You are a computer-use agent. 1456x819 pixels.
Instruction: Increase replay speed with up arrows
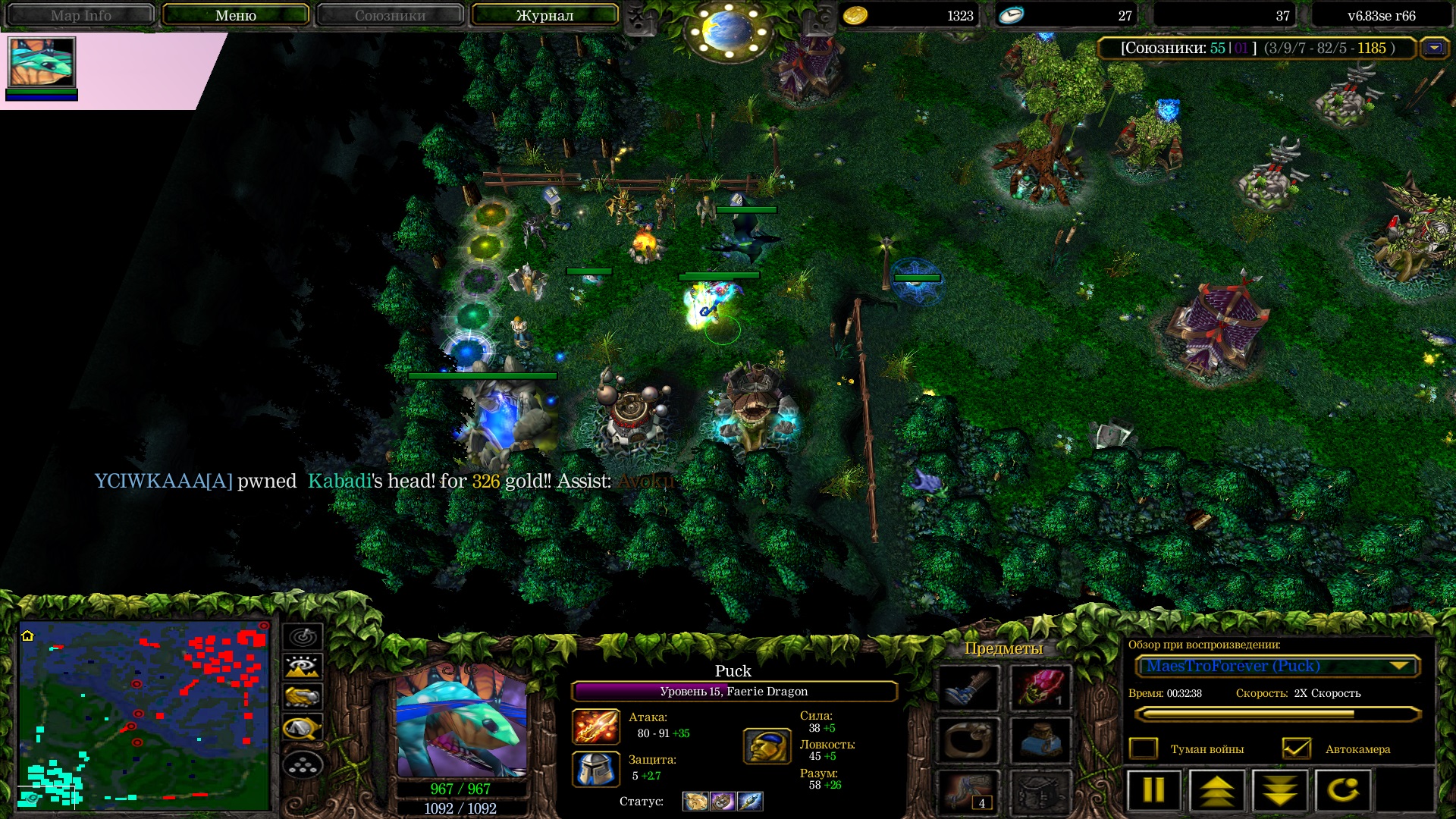tap(1216, 790)
